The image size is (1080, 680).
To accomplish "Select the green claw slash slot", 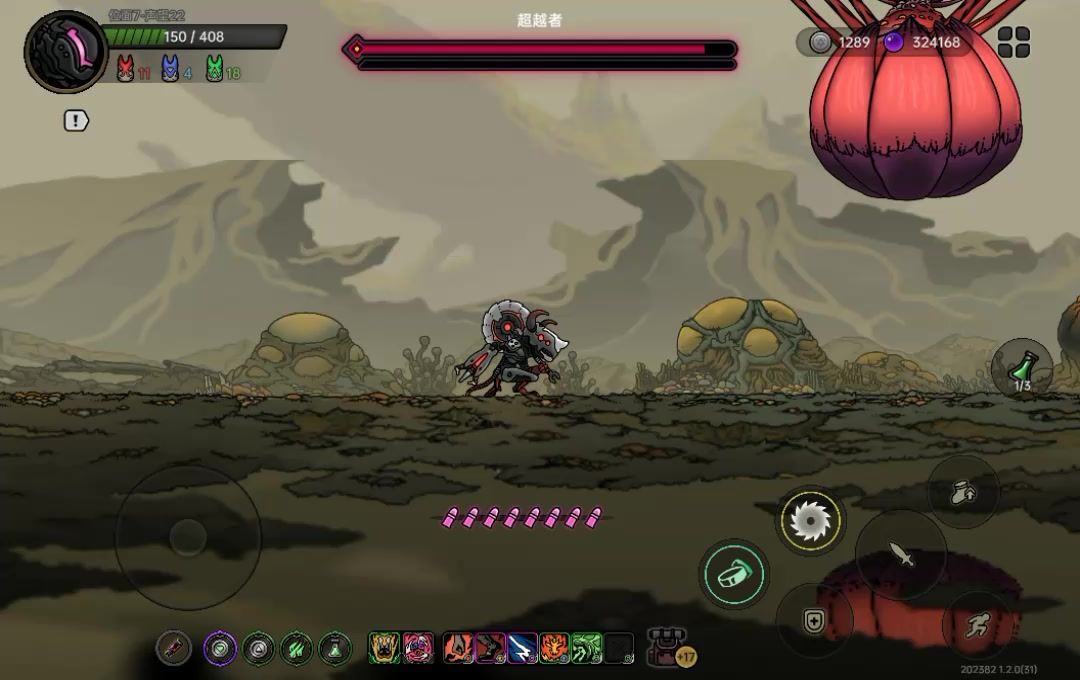I will (x=297, y=648).
